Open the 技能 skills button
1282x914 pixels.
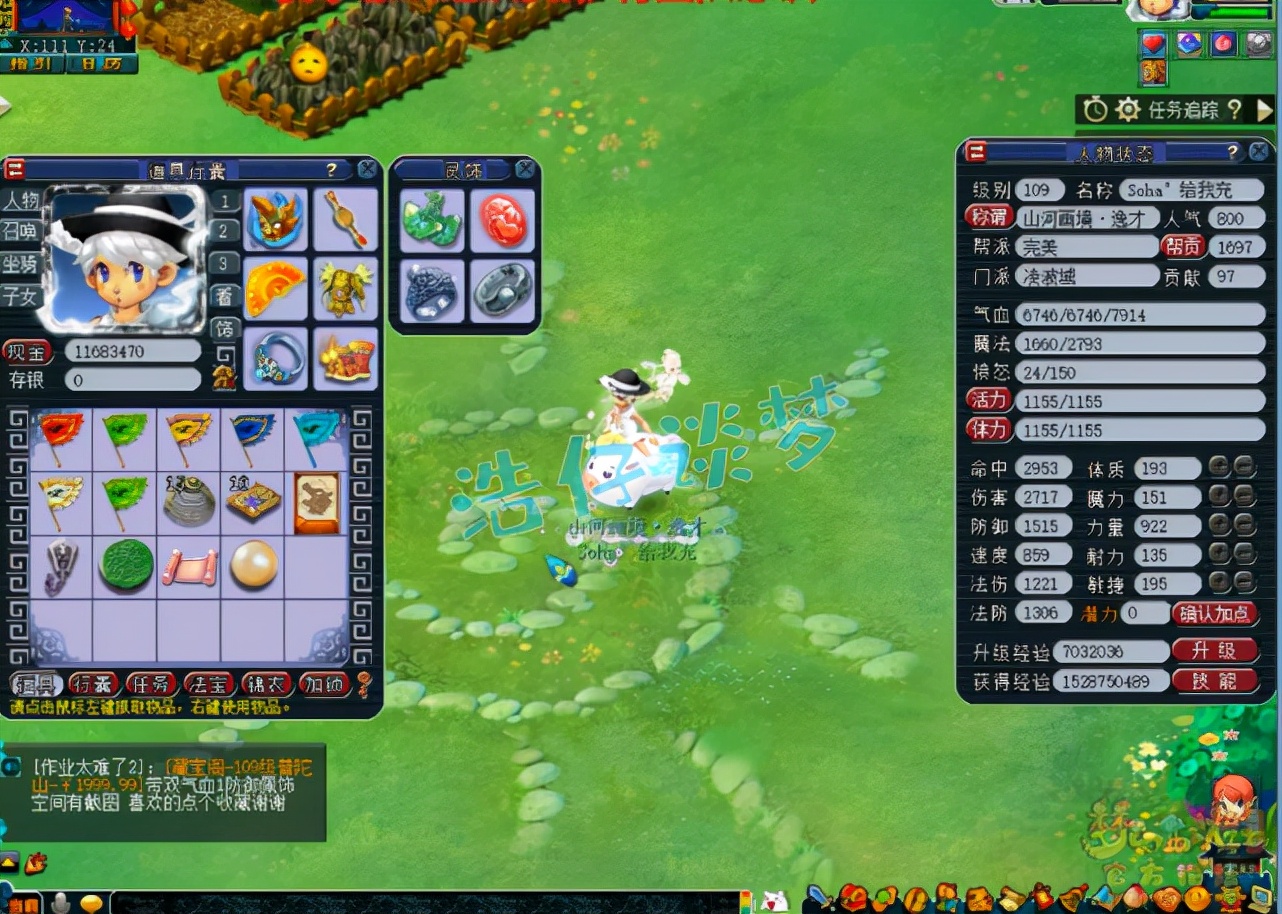click(1214, 681)
